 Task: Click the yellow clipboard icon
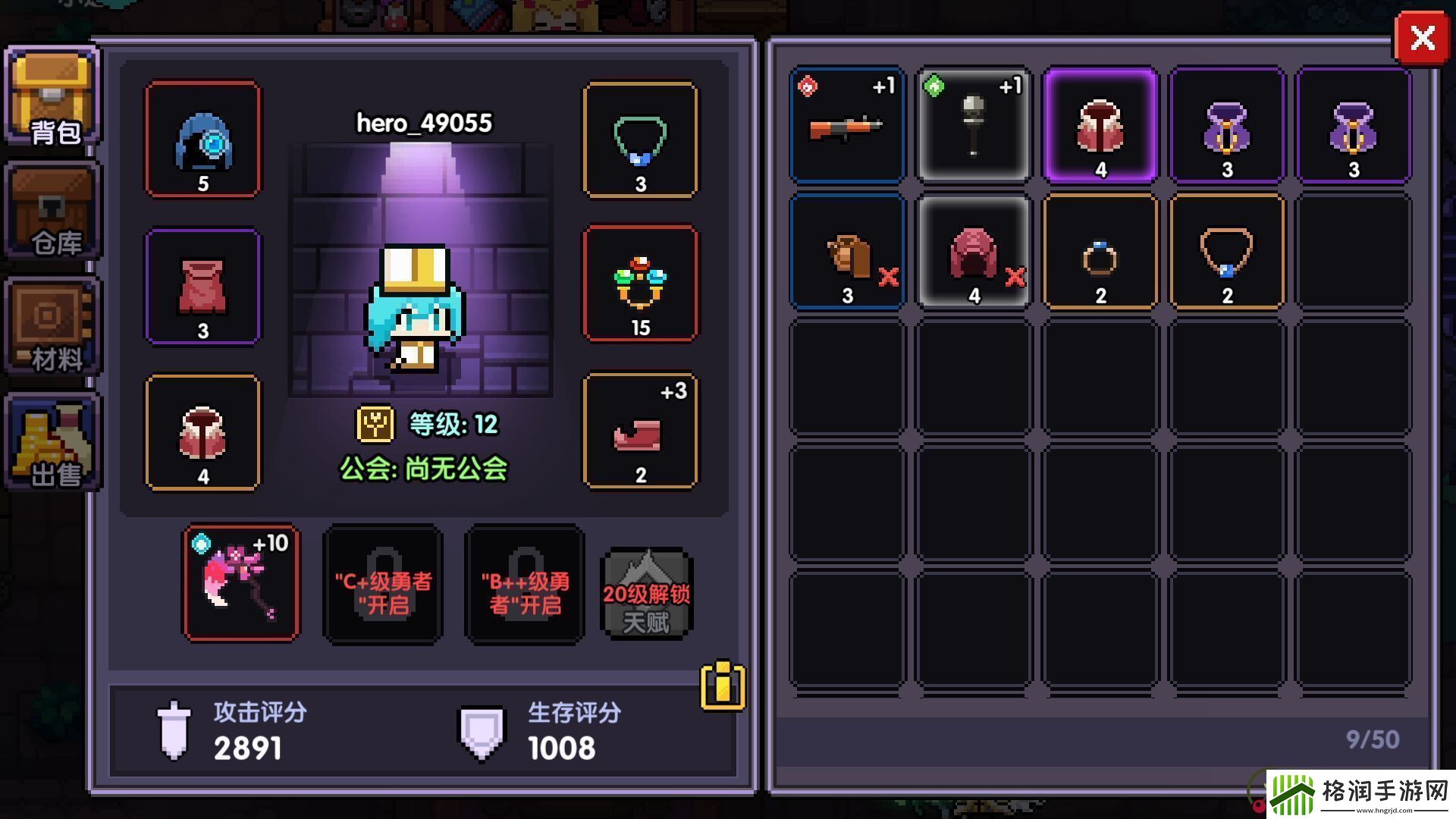click(722, 686)
